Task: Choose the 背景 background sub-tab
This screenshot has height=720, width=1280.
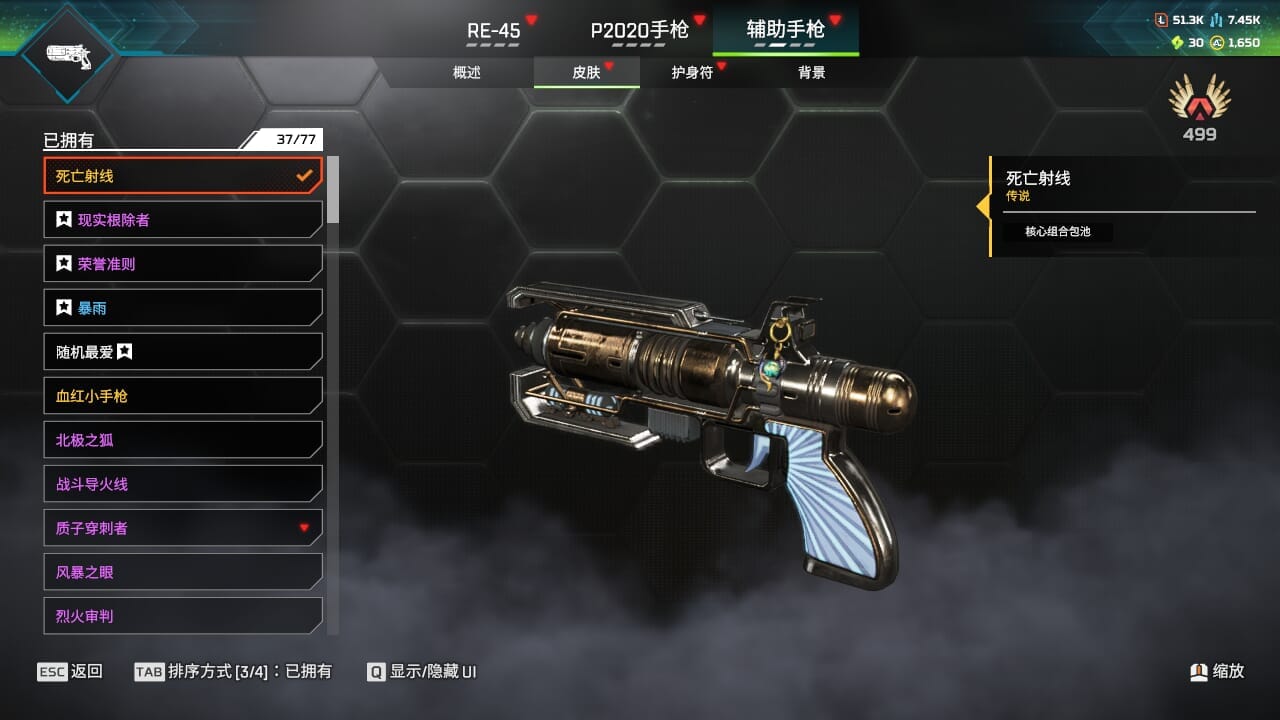Action: (811, 73)
